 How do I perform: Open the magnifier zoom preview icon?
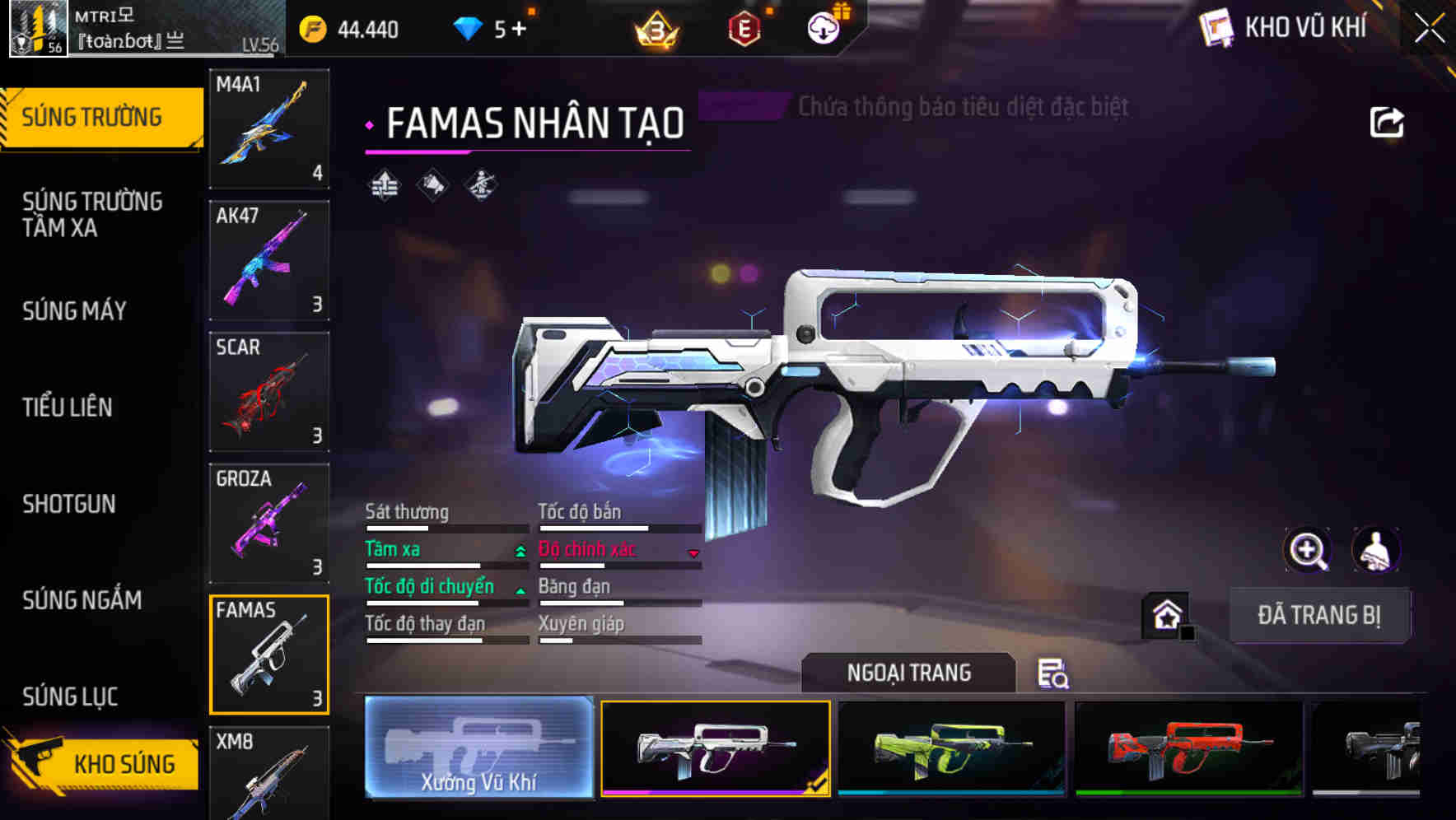coord(1306,550)
